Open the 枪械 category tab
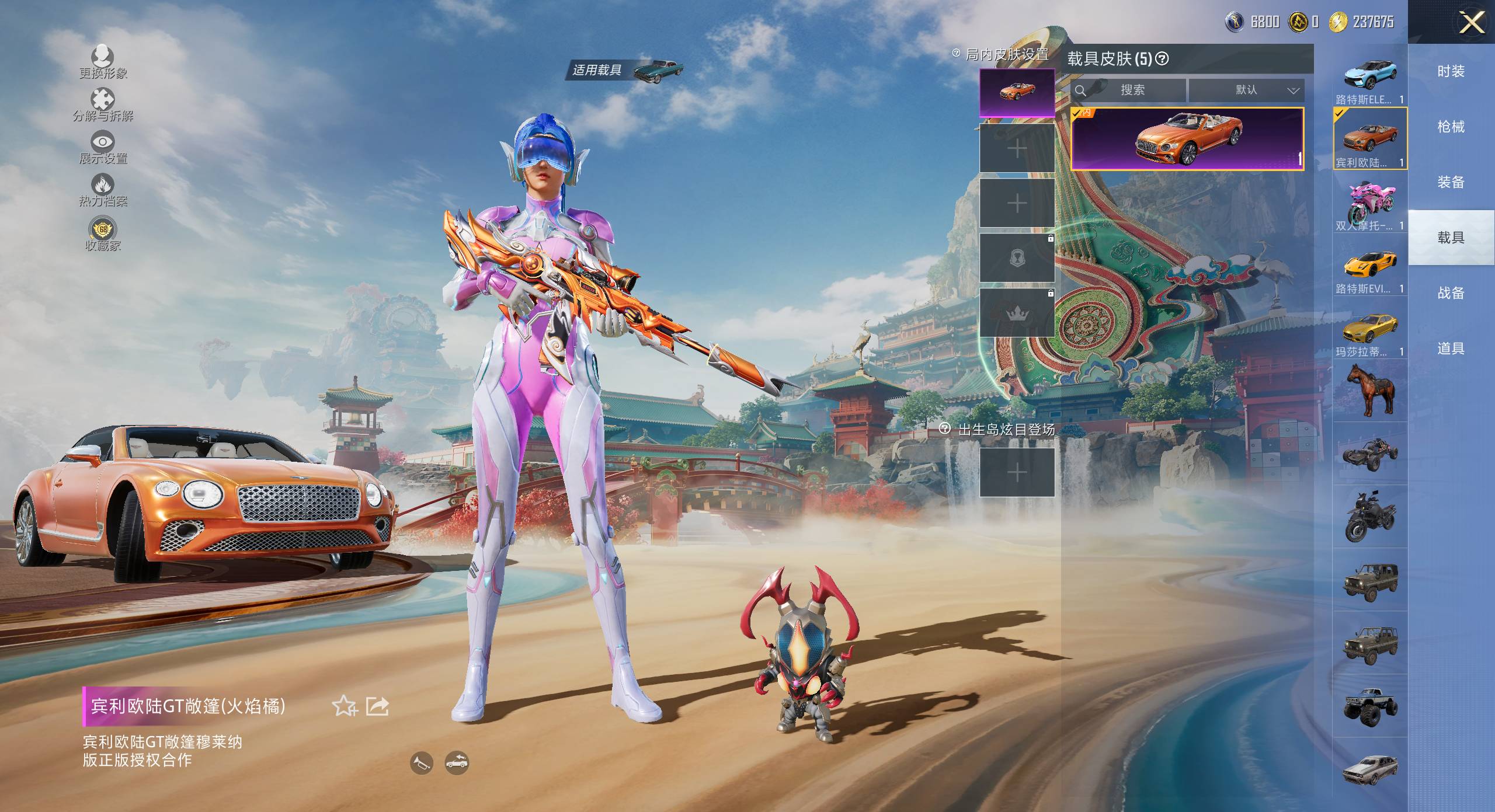 click(x=1451, y=127)
